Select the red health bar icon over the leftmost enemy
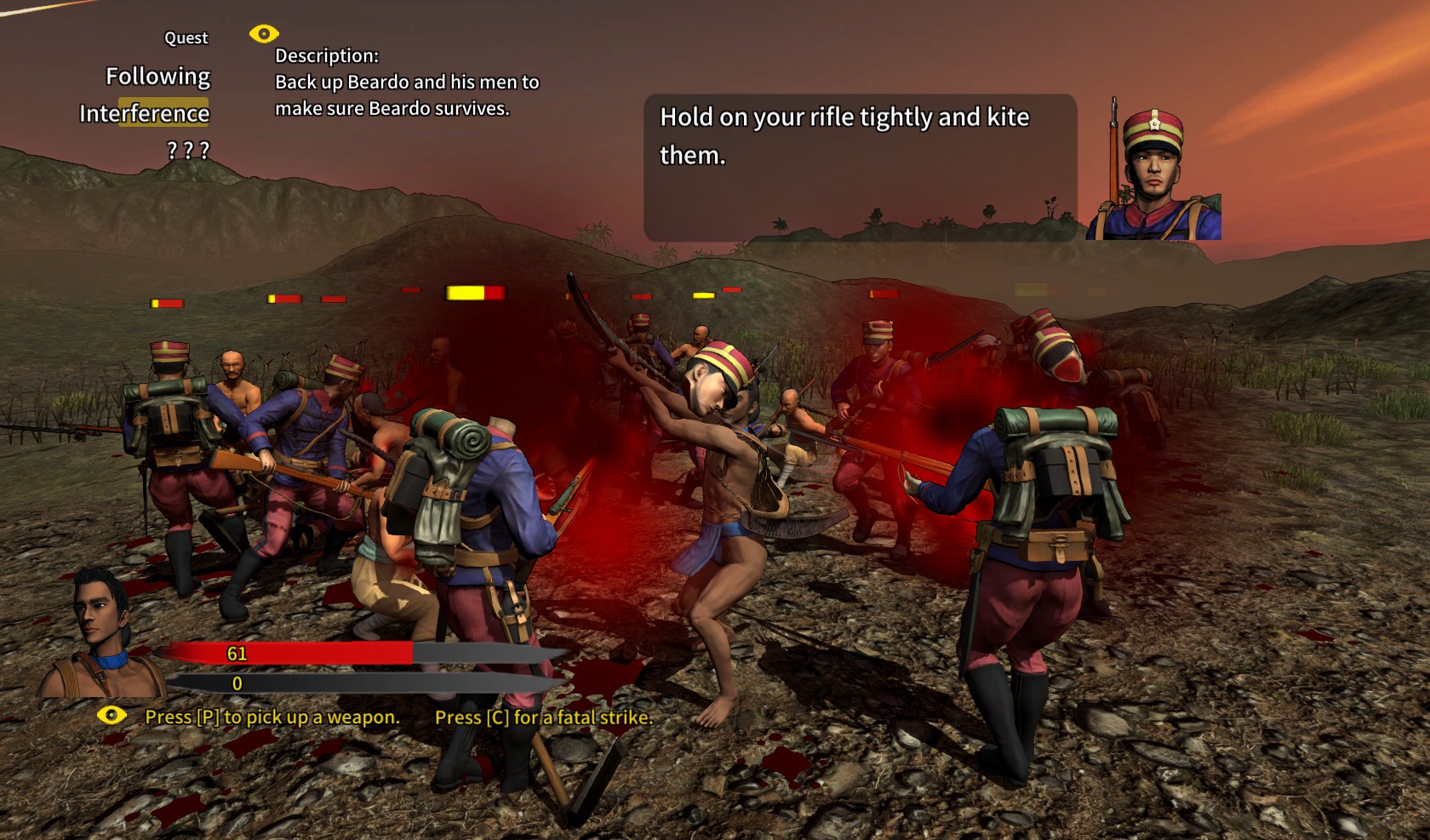Image resolution: width=1430 pixels, height=840 pixels. [166, 301]
